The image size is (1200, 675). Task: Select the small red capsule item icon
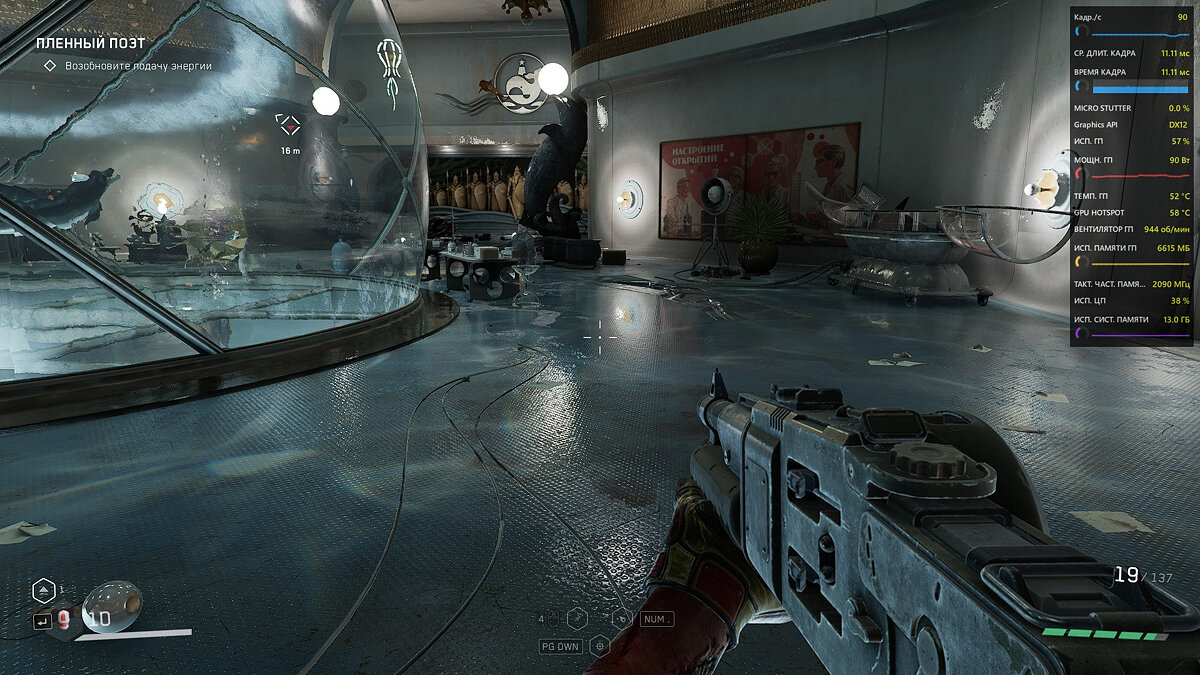pyautogui.click(x=63, y=621)
